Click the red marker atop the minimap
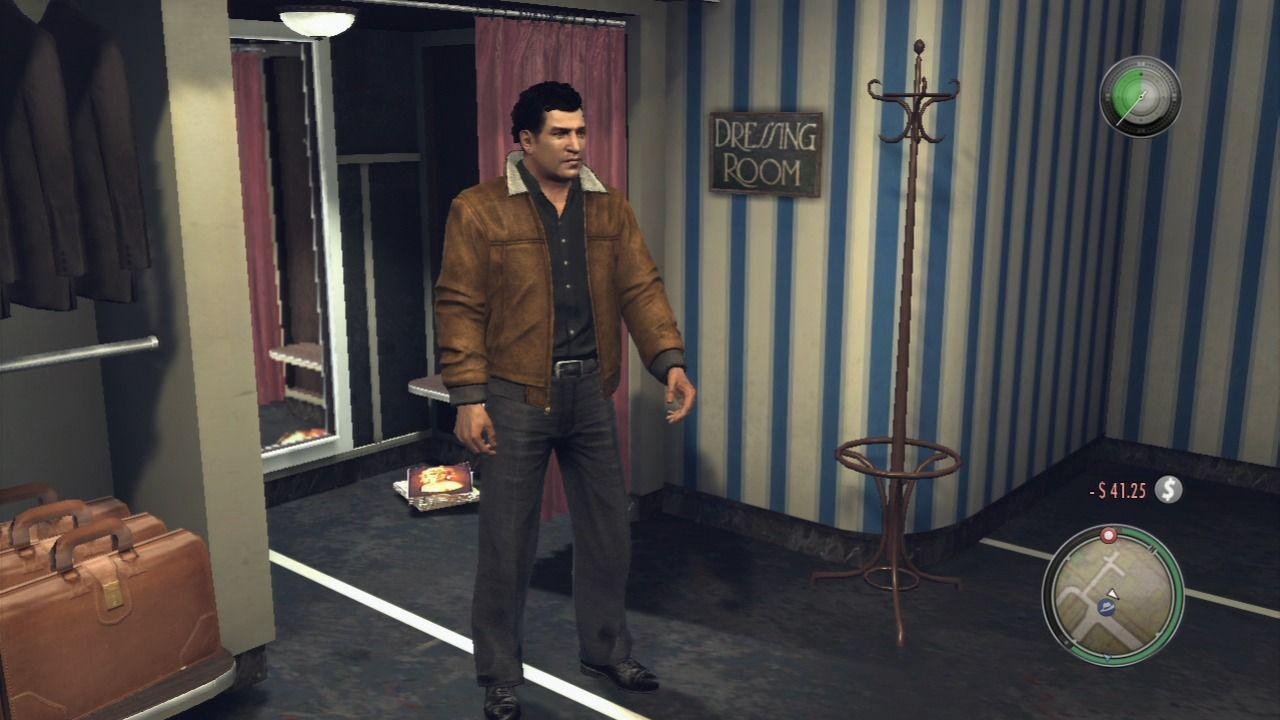The height and width of the screenshot is (720, 1280). pos(1107,535)
